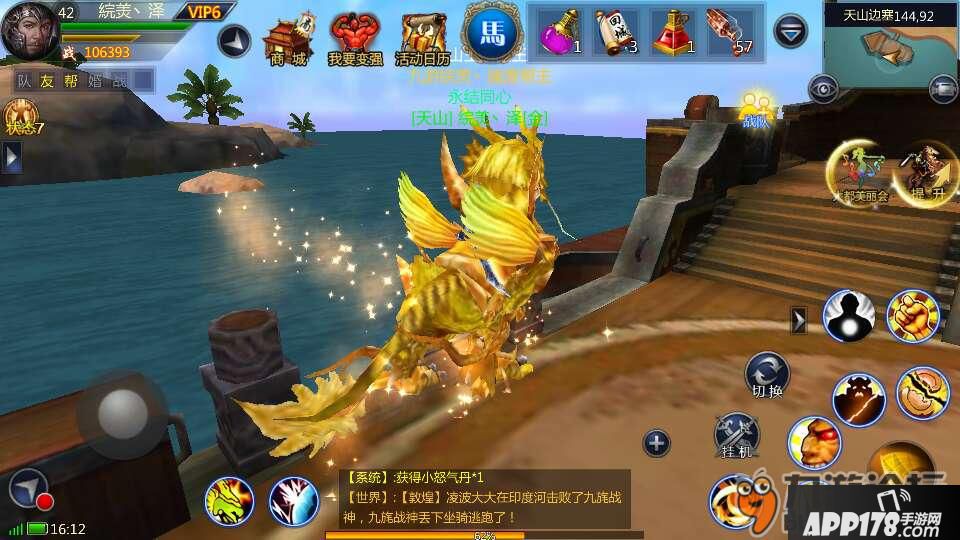
Task: Open the 活动日历 activity calendar
Action: (422, 38)
